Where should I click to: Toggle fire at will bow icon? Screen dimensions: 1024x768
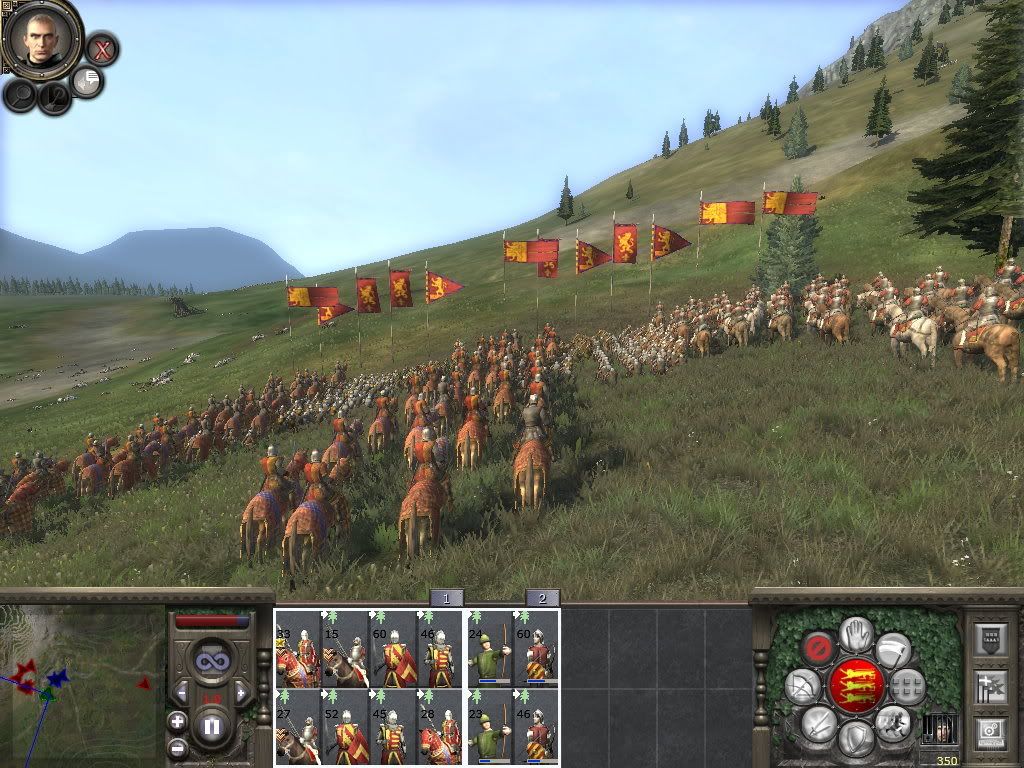[803, 687]
